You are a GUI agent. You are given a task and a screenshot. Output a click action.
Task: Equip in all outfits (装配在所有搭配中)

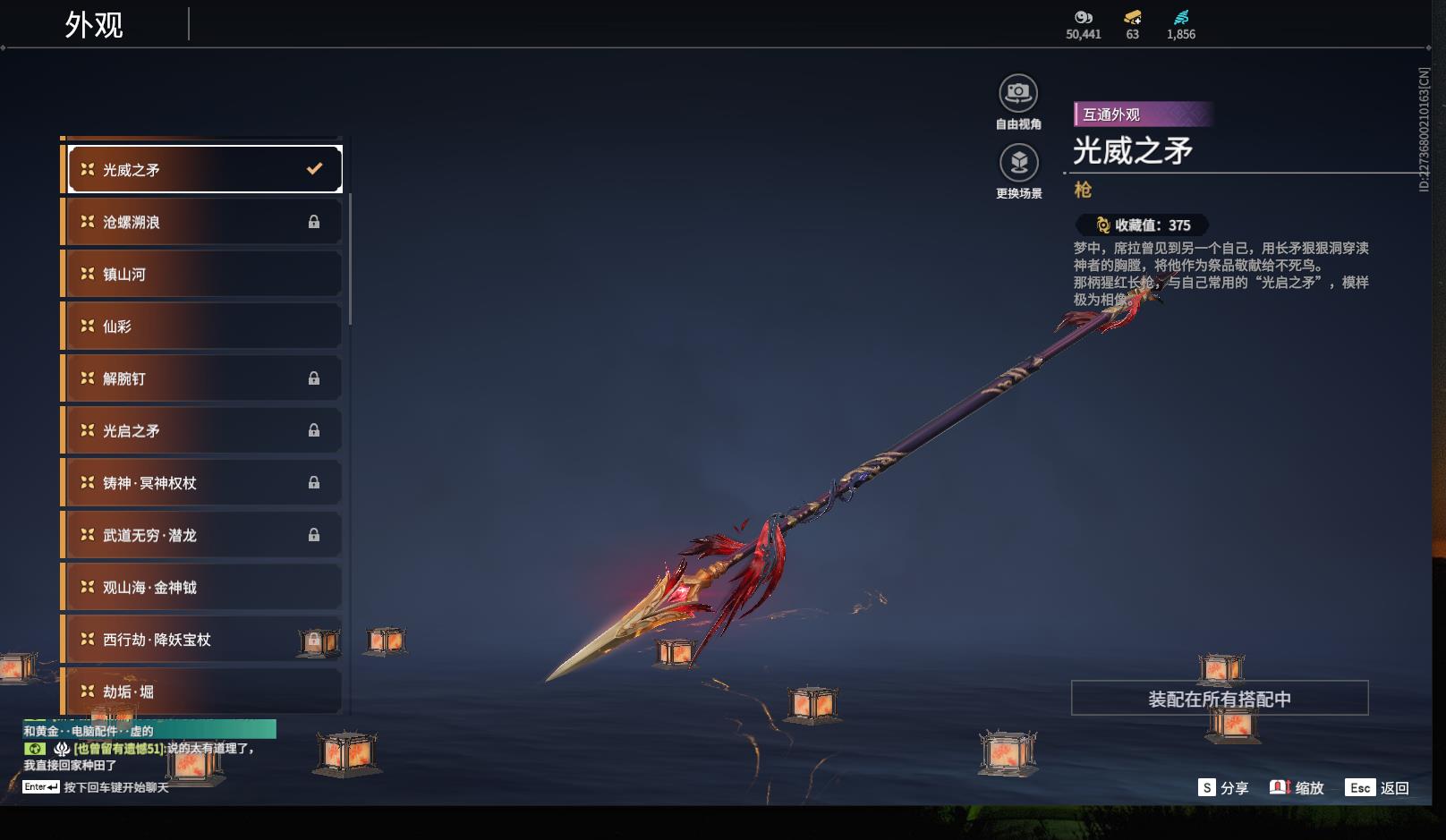1219,699
